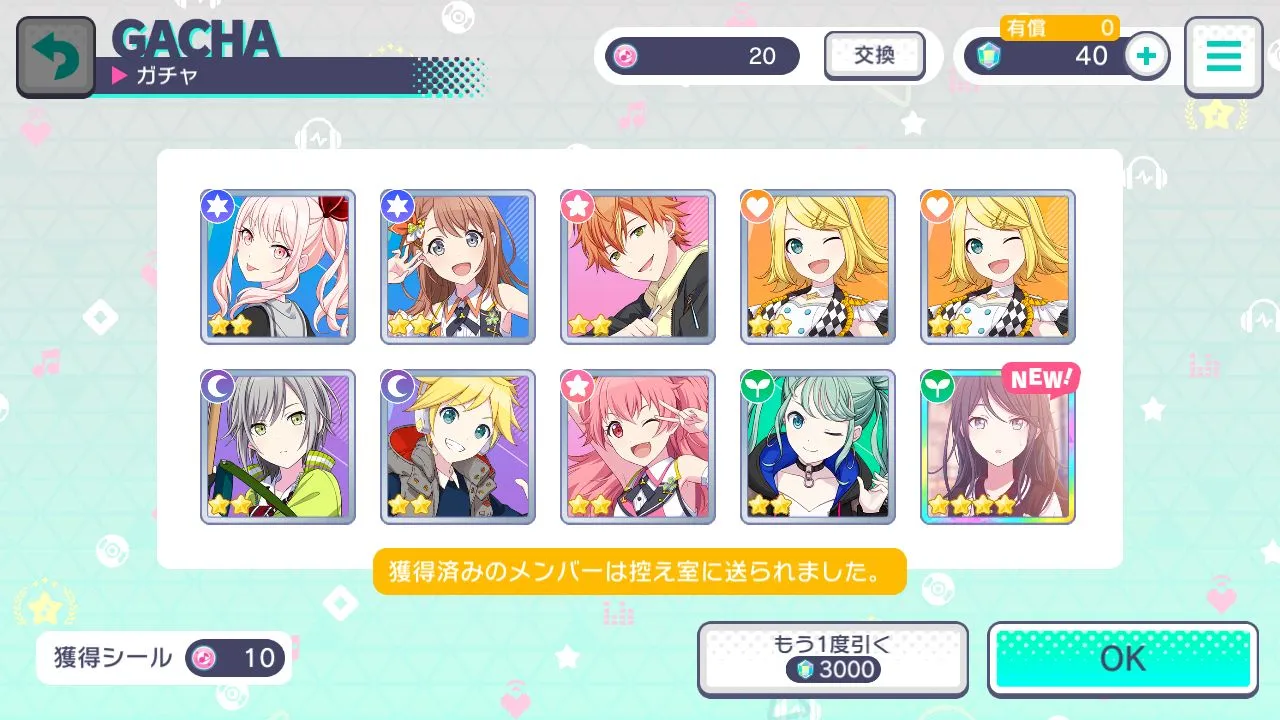Inspect the pink-haired peace-sign girl card
The image size is (1280, 720).
click(638, 447)
